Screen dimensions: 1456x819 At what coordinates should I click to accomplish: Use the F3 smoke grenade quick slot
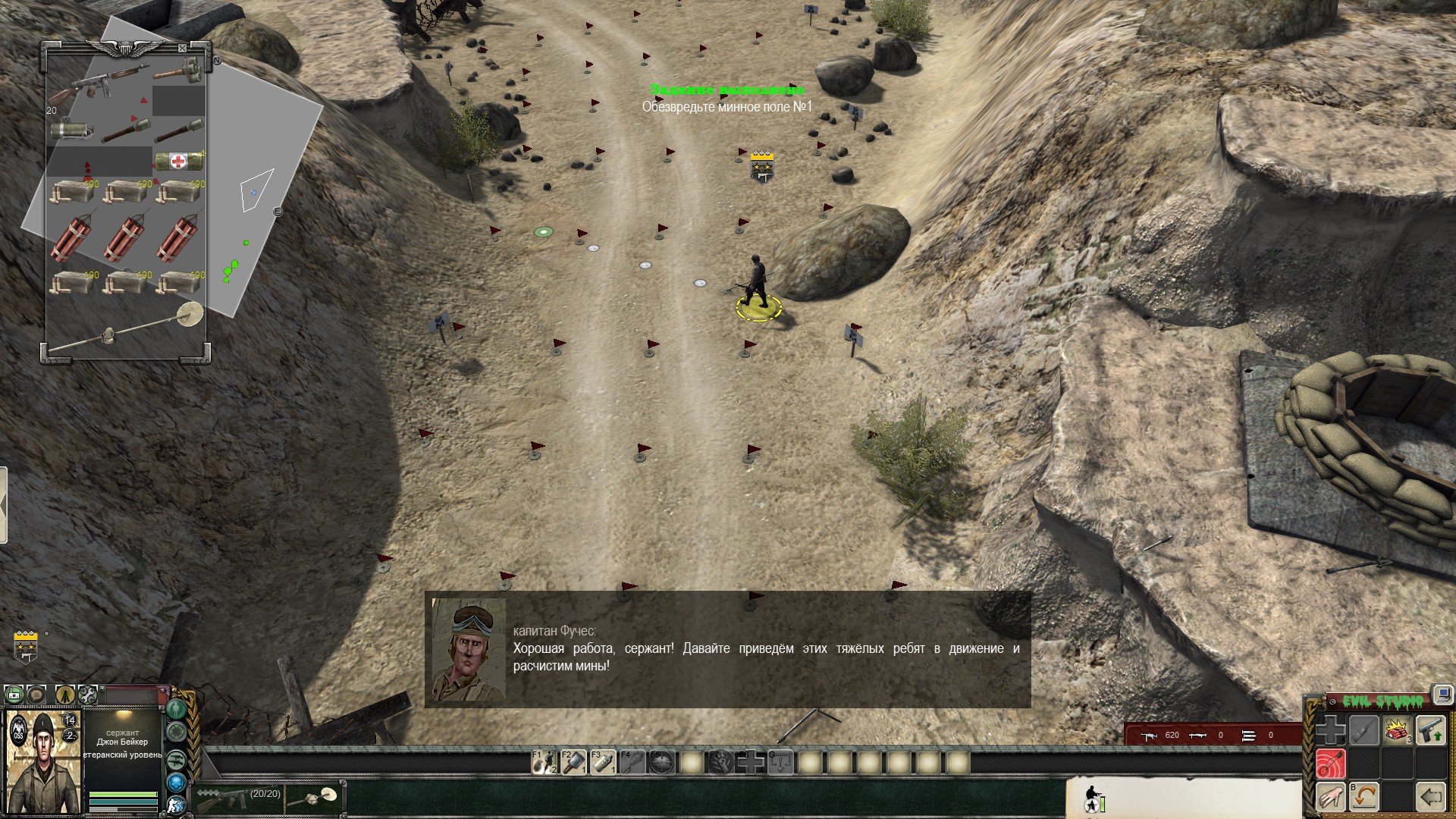(603, 761)
